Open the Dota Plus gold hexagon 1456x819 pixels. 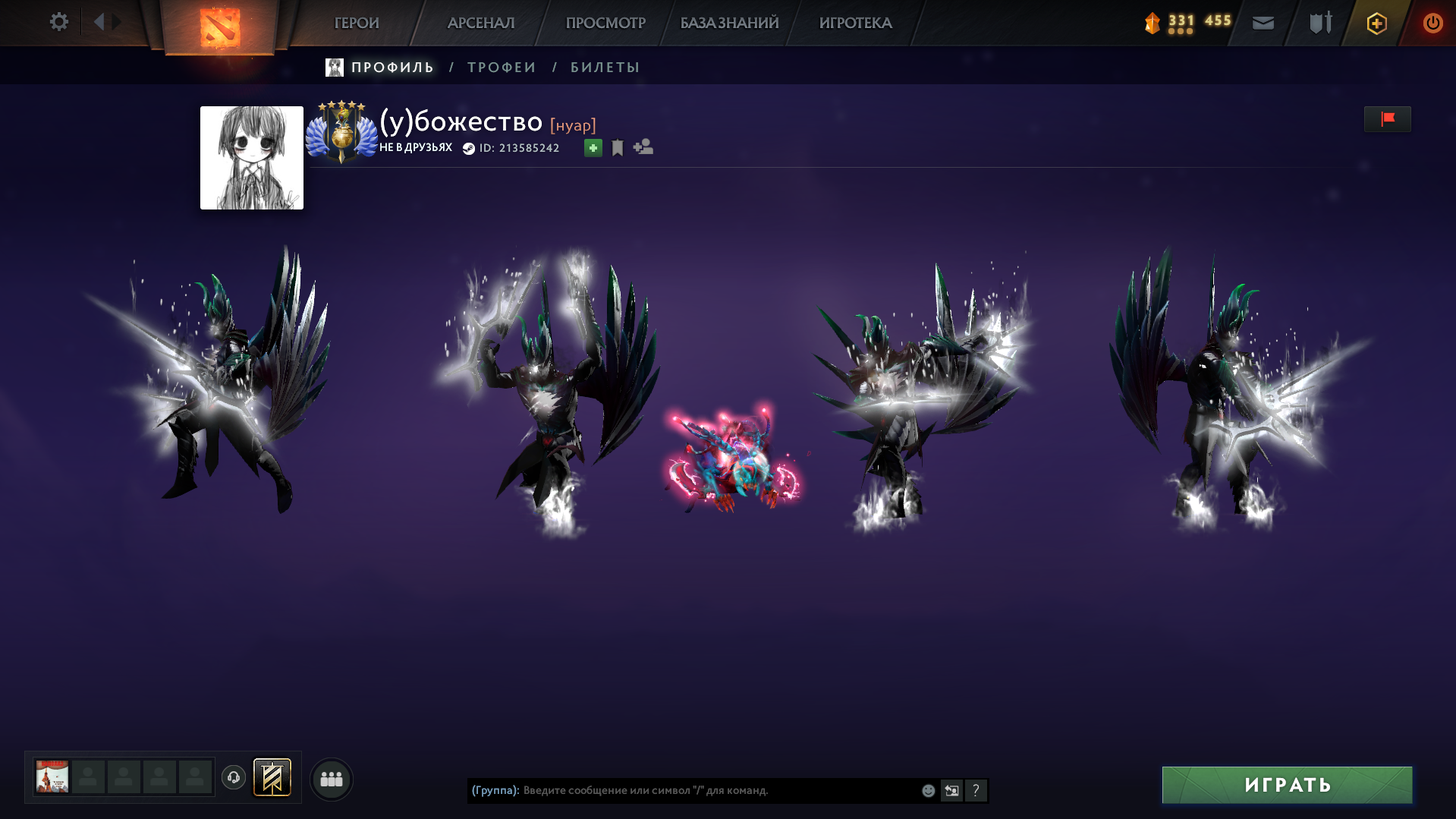tap(1376, 24)
